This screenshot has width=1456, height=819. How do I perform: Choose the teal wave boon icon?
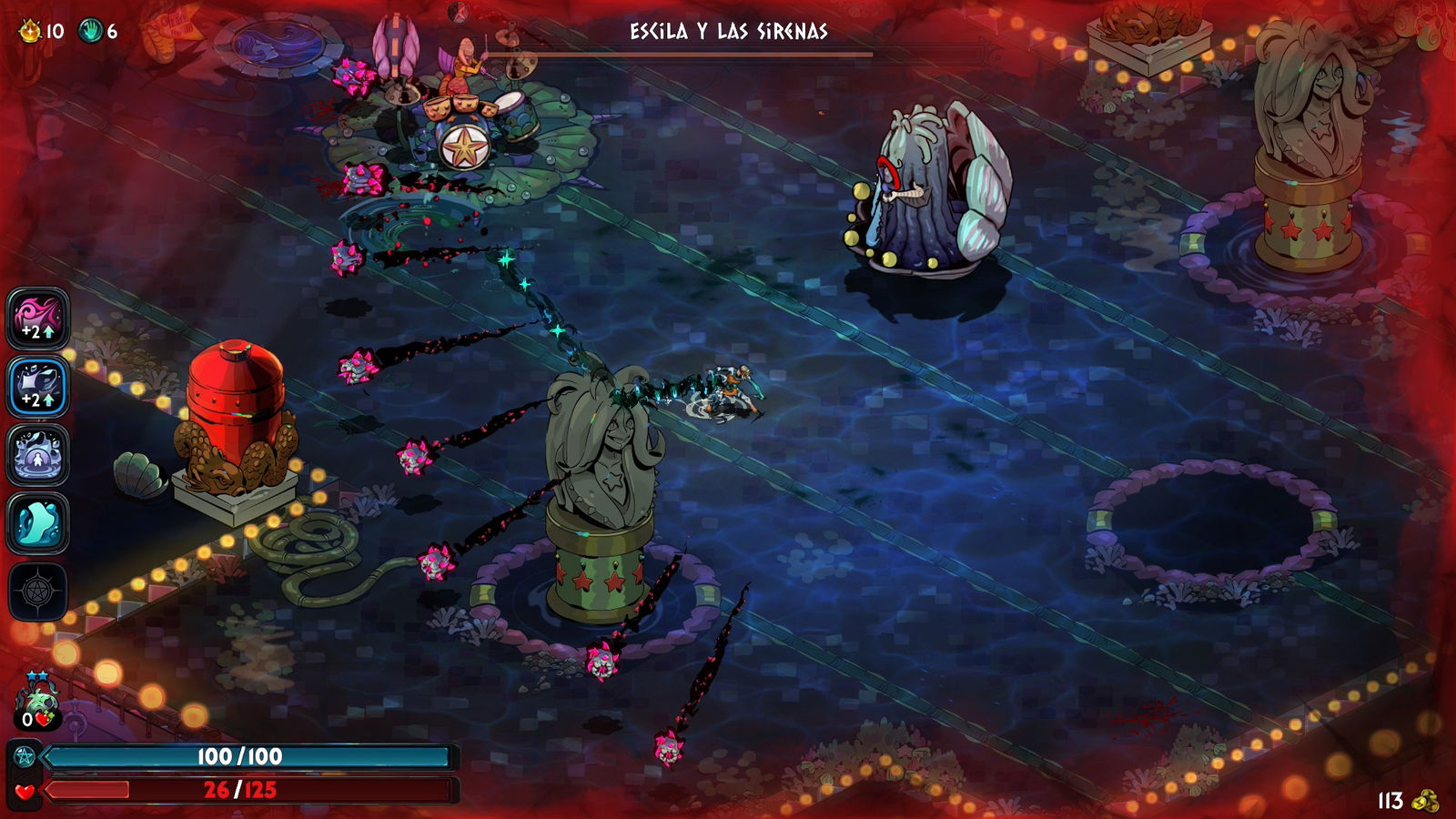(38, 523)
